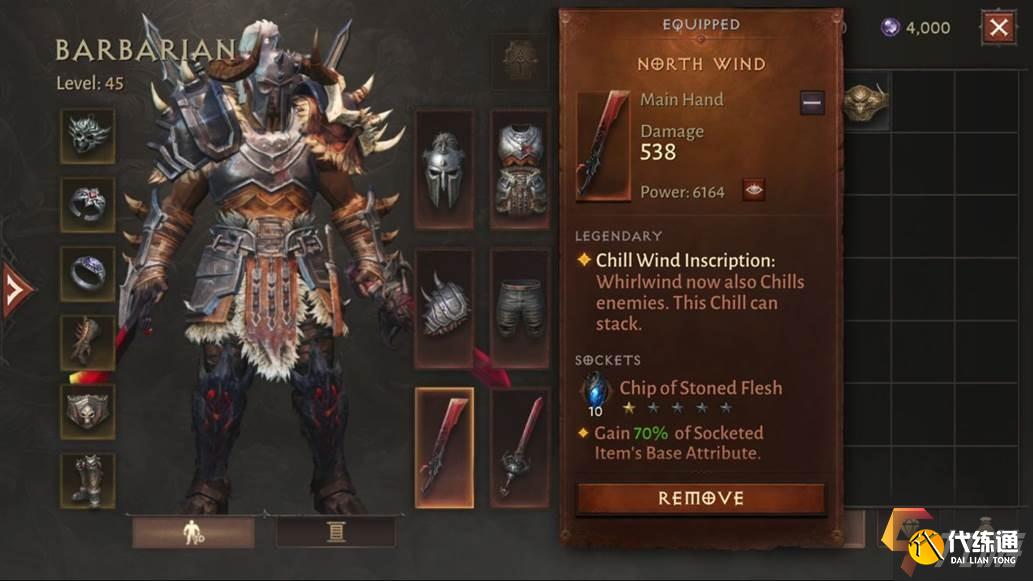Collapse the North Wind tooltip with minus button
The height and width of the screenshot is (581, 1033).
pos(812,101)
